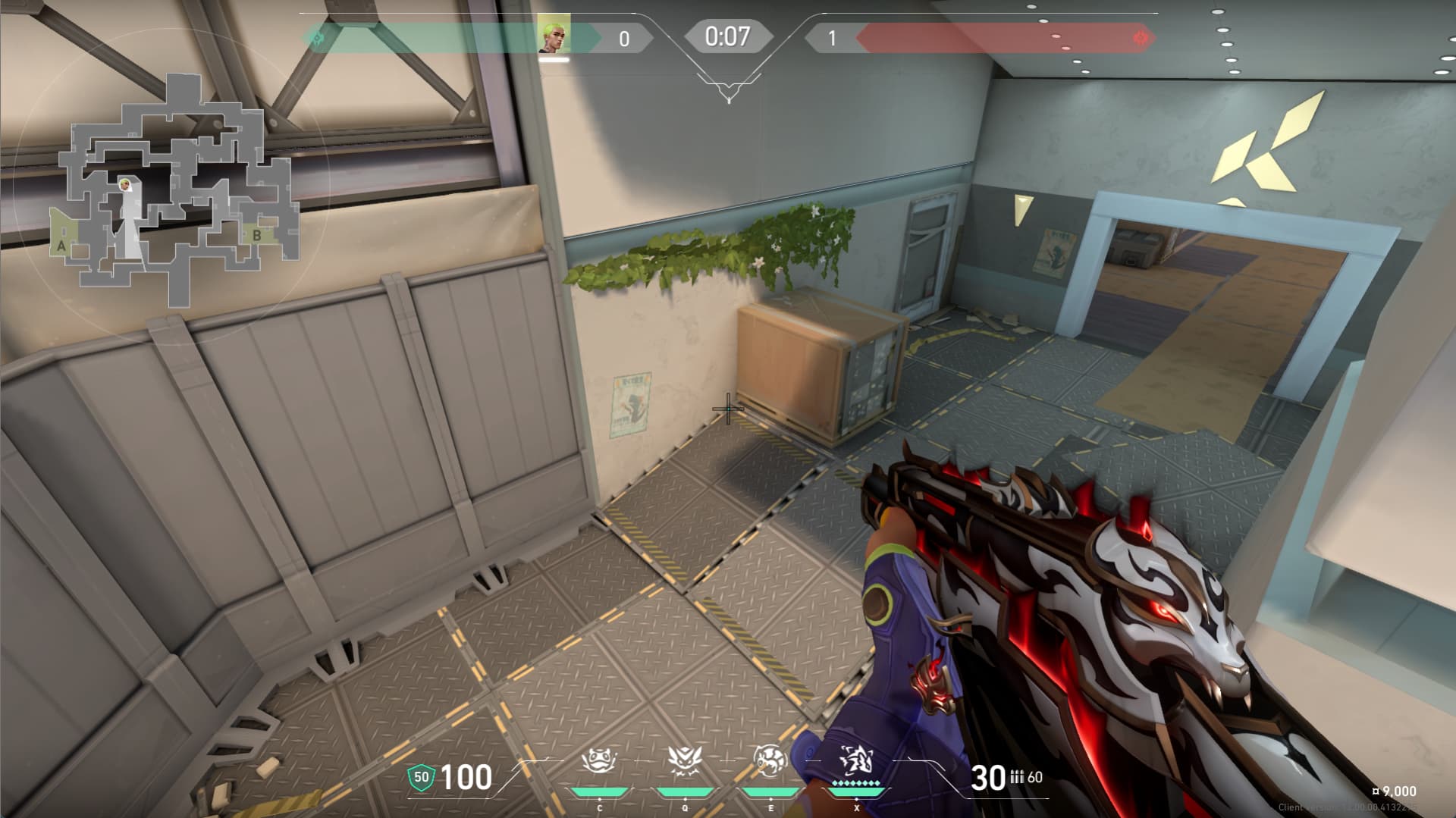The width and height of the screenshot is (1456, 818).
Task: Select the A site marker on minimap
Action: click(61, 246)
